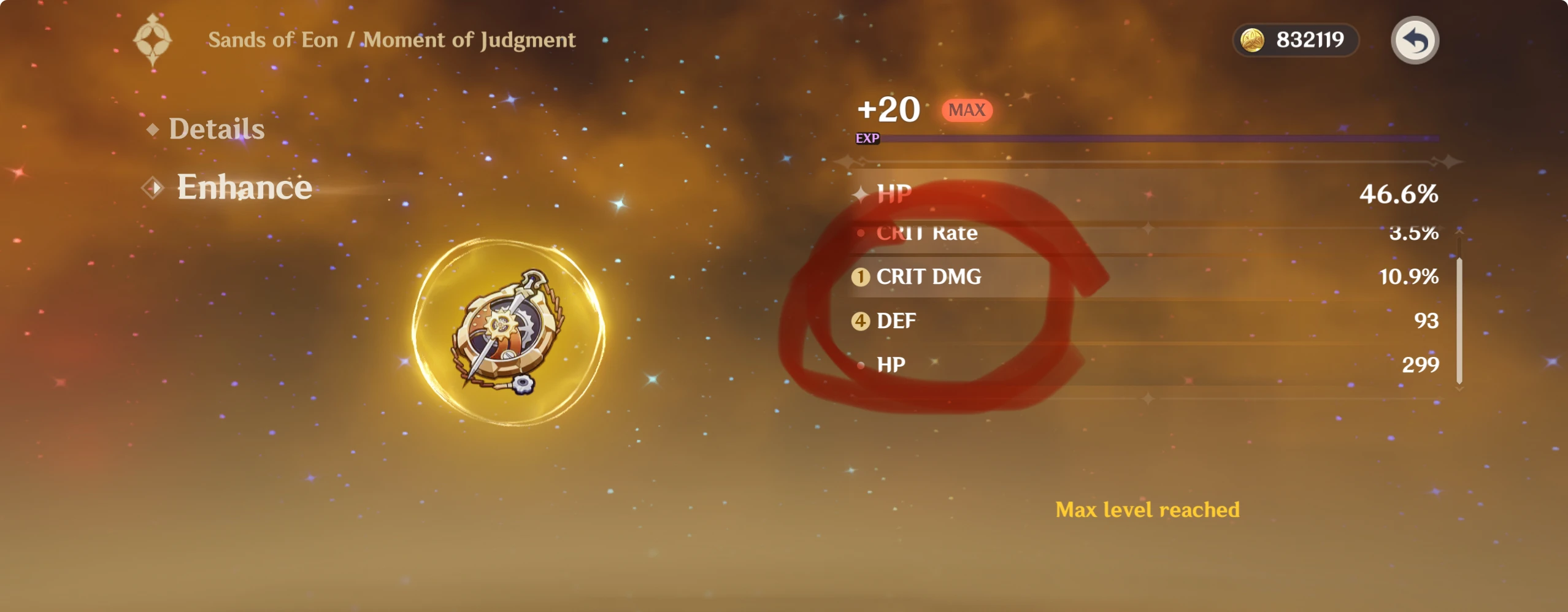
Task: Open the EXP label expander
Action: point(868,139)
